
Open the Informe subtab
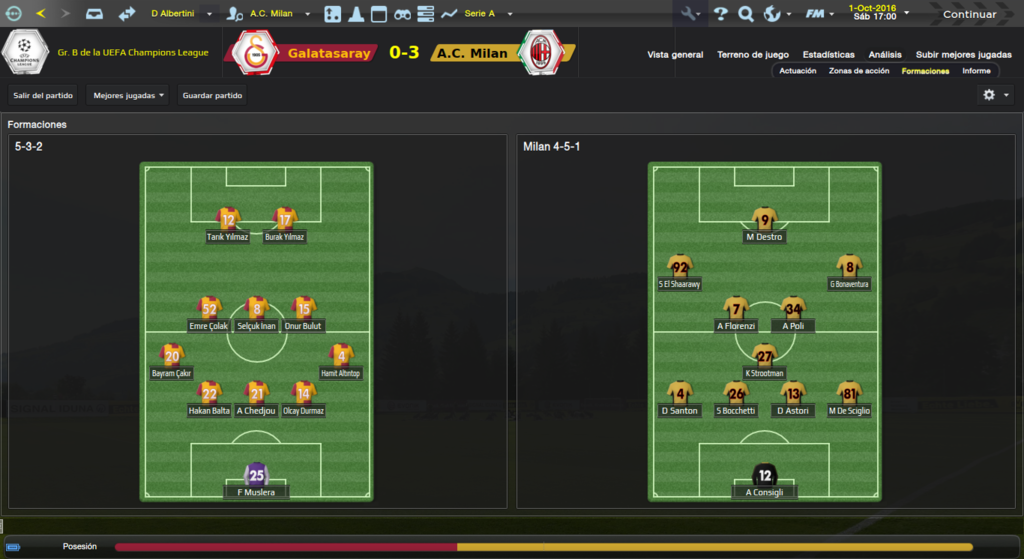coord(976,71)
